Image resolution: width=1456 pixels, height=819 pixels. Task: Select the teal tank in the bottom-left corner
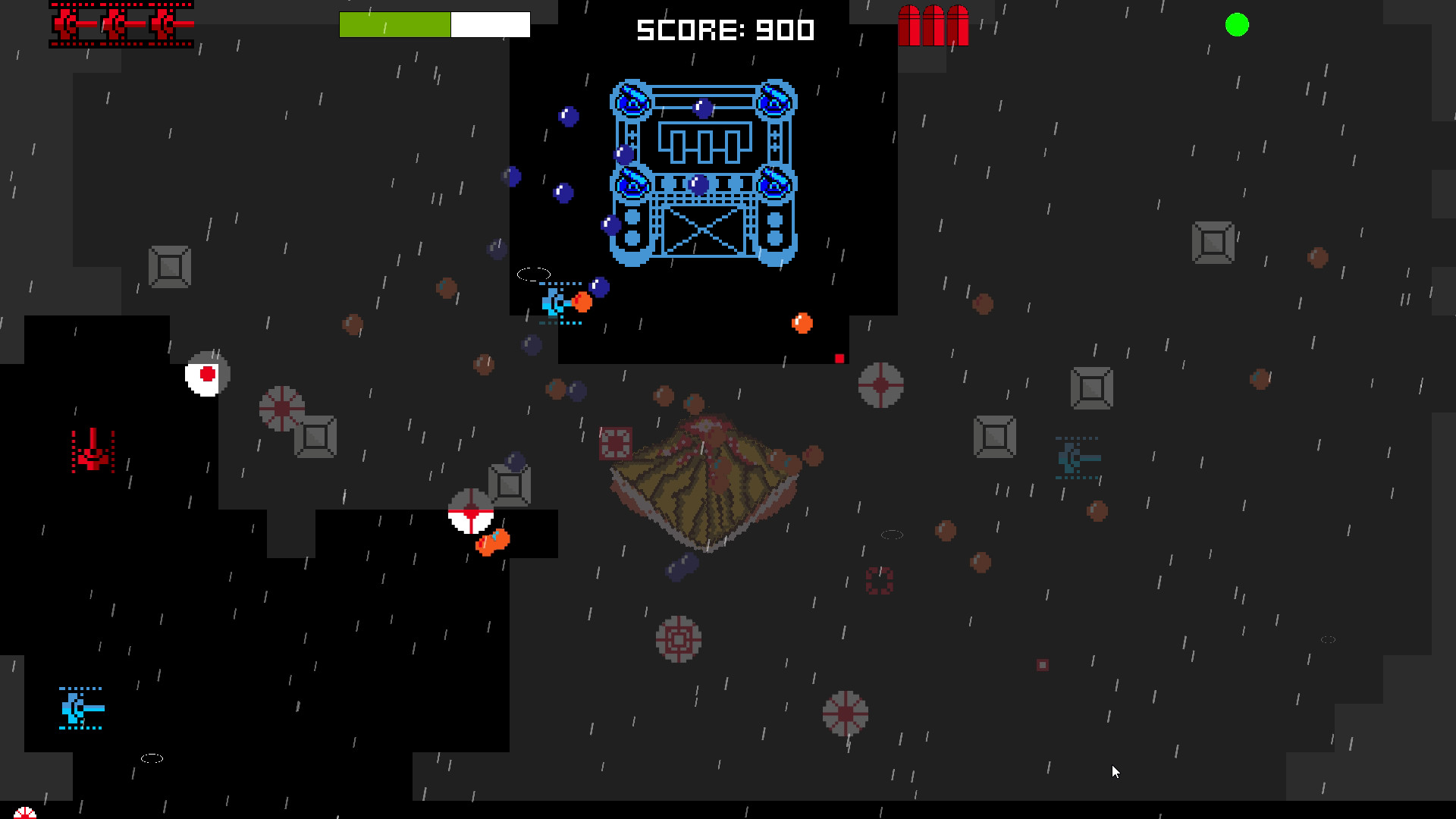78,709
